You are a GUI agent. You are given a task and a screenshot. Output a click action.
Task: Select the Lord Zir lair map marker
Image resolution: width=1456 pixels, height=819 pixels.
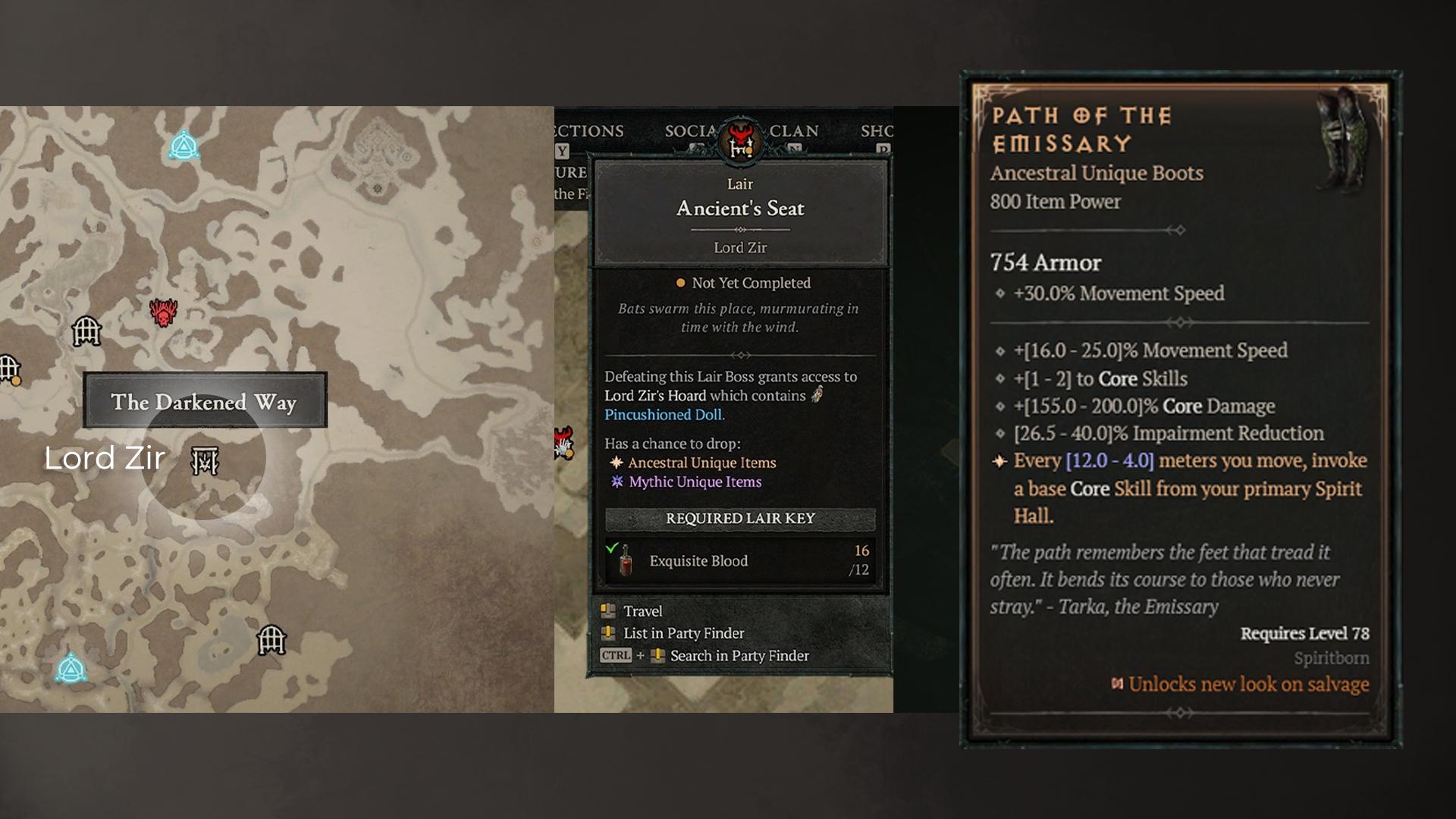[205, 460]
